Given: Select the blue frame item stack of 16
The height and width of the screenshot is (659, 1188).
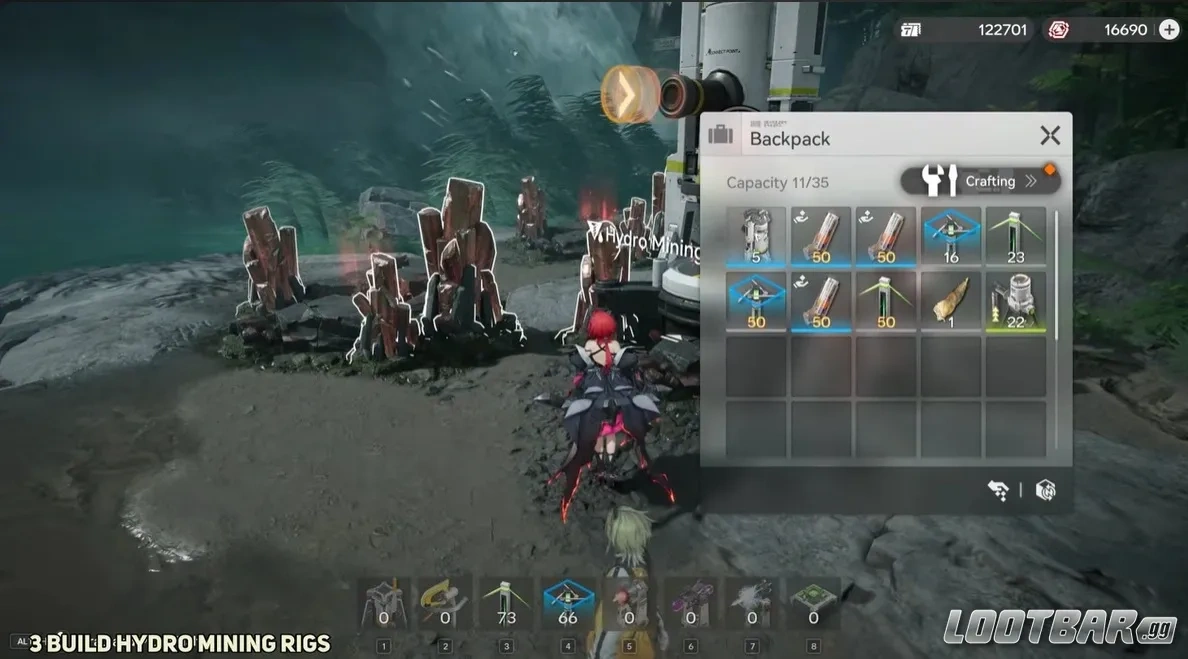Looking at the screenshot, I should (951, 237).
